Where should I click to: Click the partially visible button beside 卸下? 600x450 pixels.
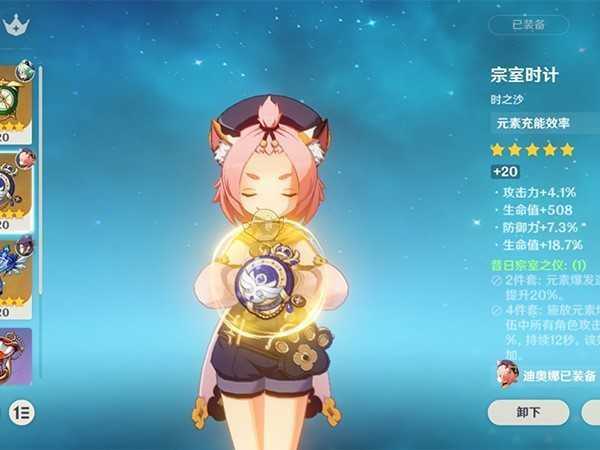(592, 412)
